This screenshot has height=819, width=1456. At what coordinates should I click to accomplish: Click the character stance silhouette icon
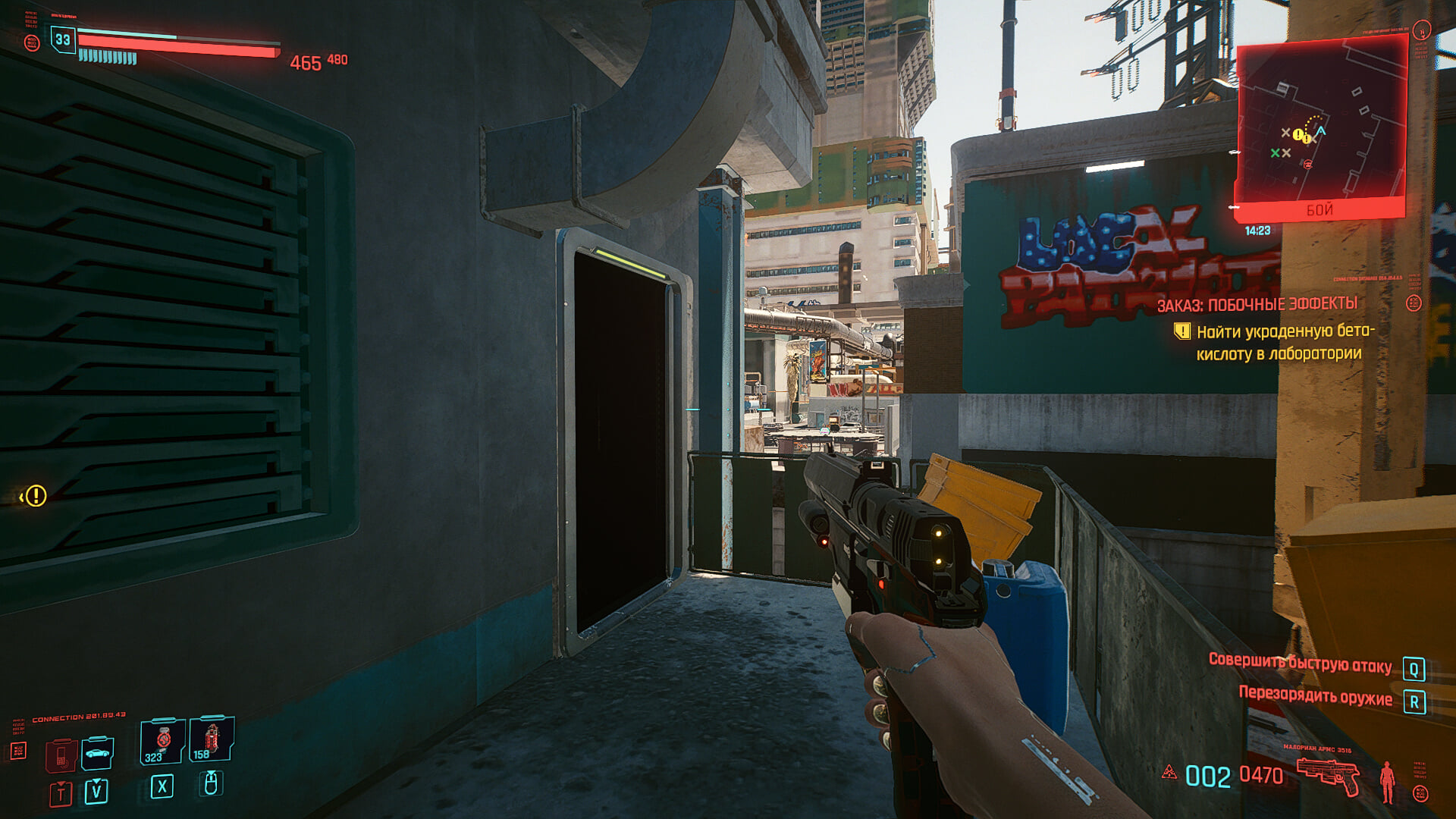tap(1387, 781)
